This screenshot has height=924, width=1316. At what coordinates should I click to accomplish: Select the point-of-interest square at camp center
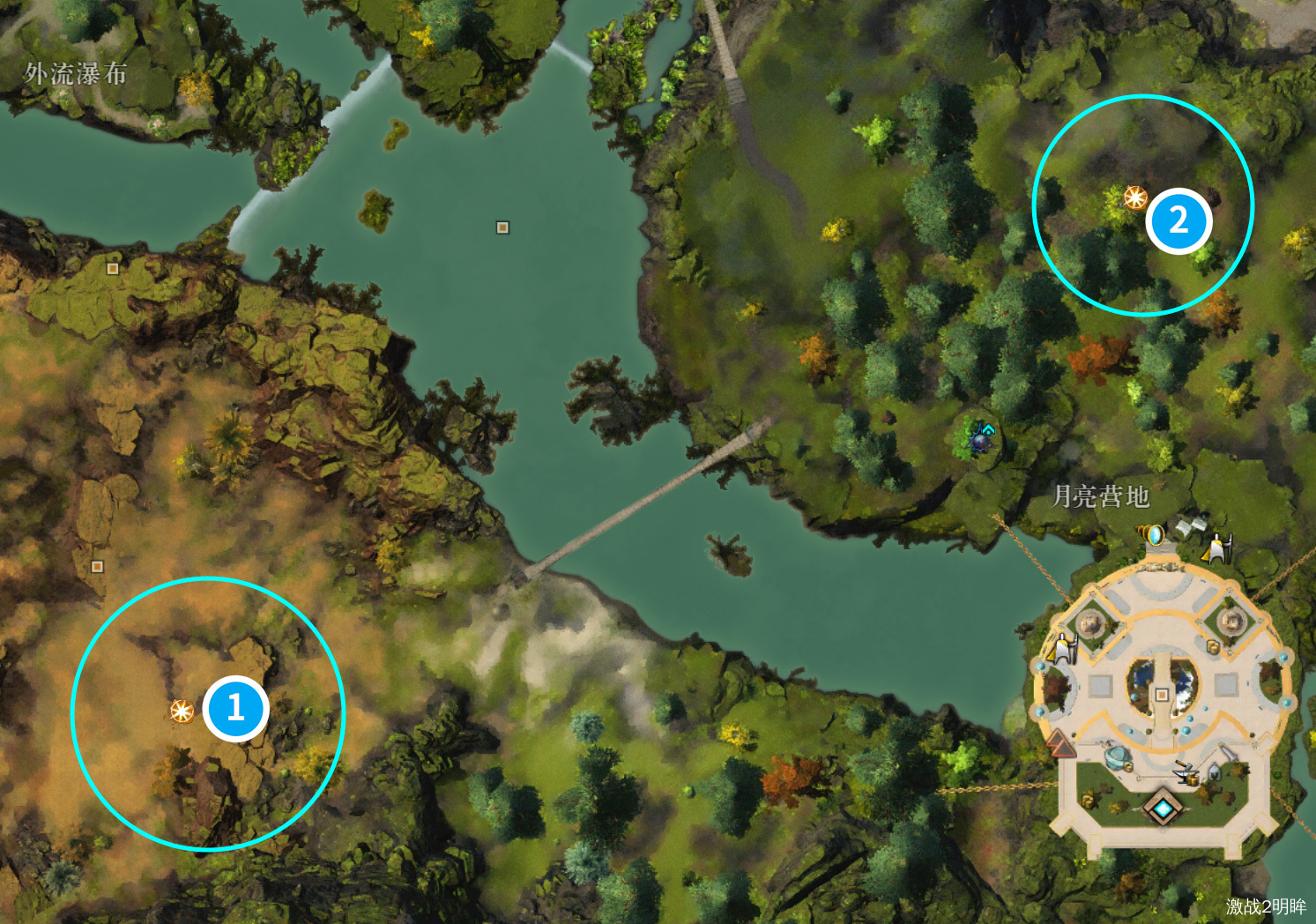(1162, 695)
